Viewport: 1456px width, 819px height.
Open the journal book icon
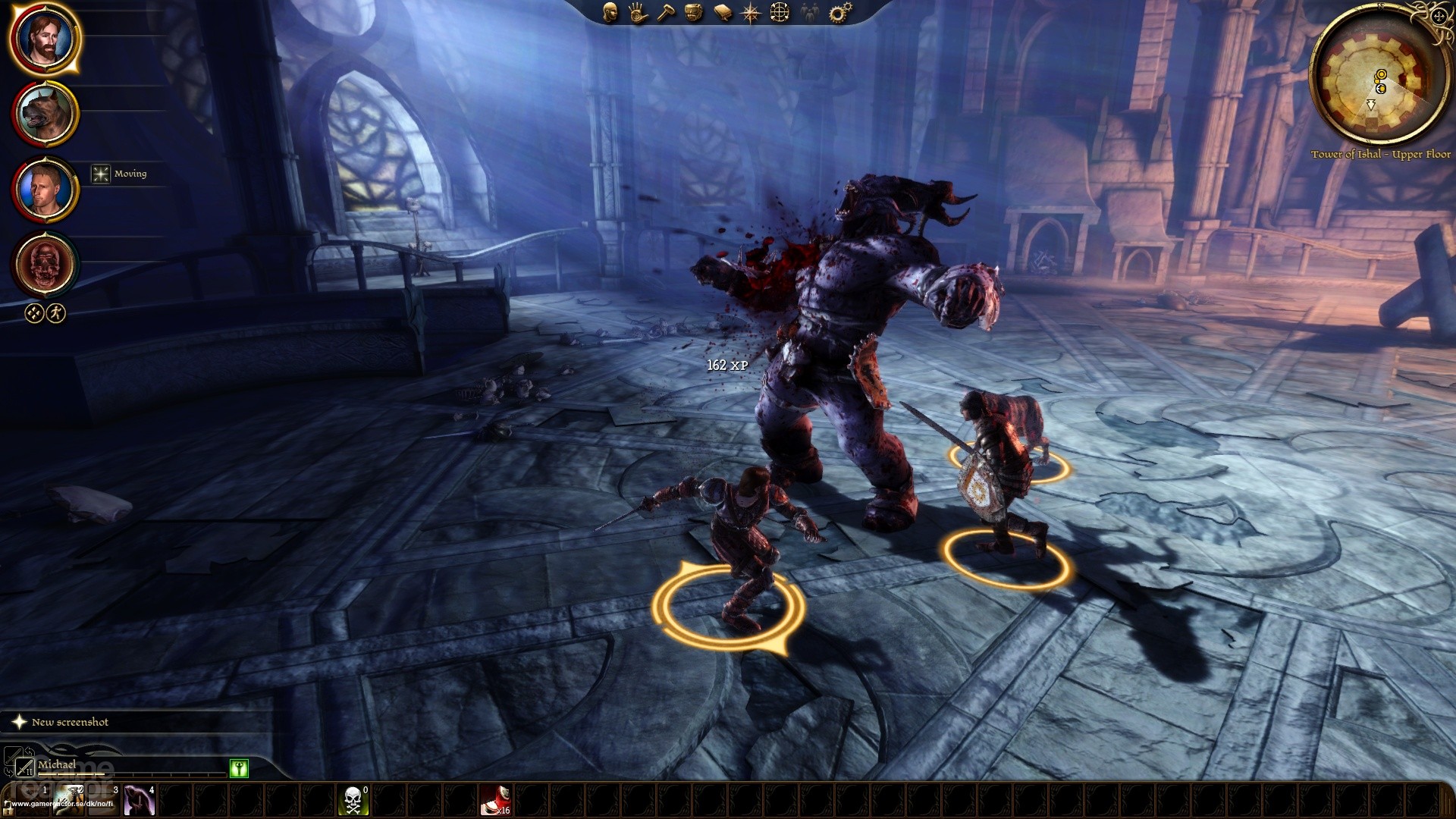pyautogui.click(x=722, y=13)
